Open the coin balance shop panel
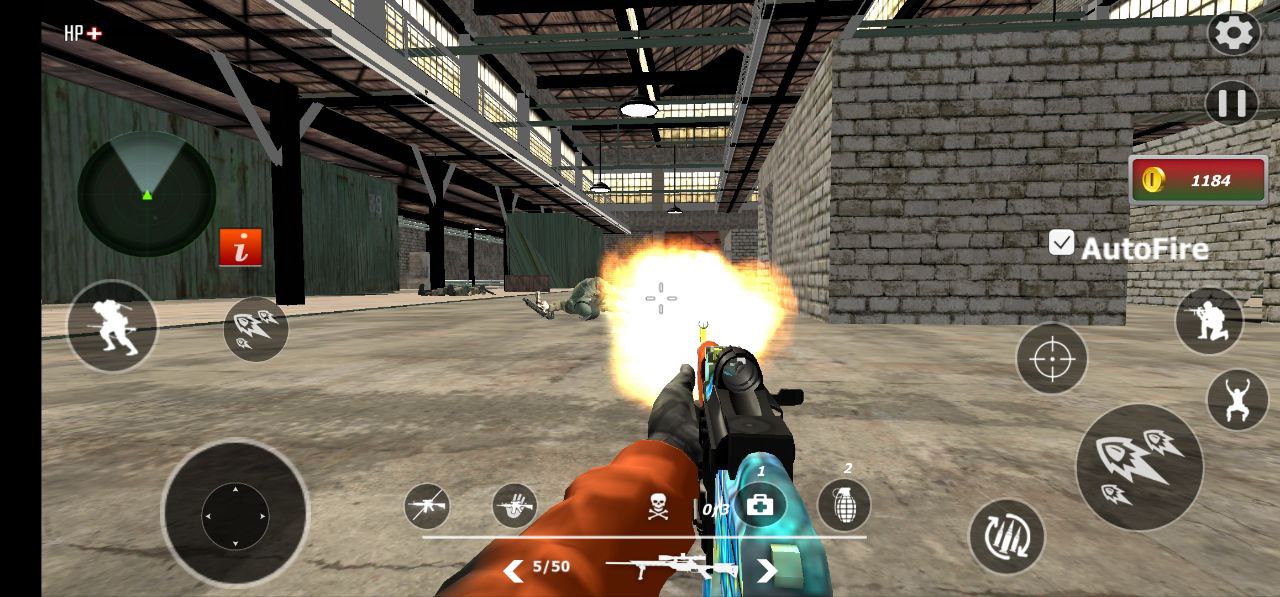 (x=1198, y=181)
